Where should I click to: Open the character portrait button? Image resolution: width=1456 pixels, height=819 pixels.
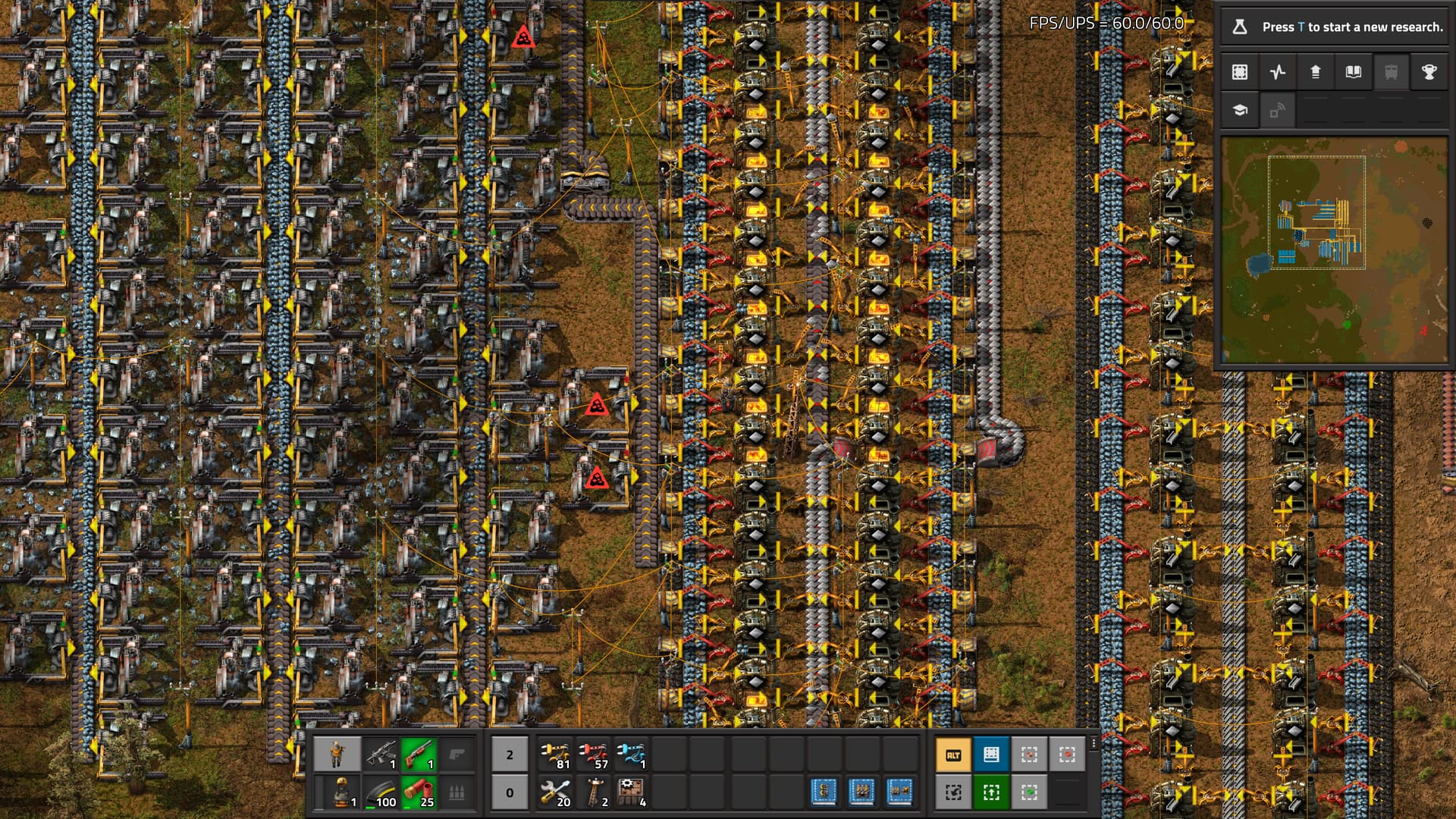pos(337,755)
